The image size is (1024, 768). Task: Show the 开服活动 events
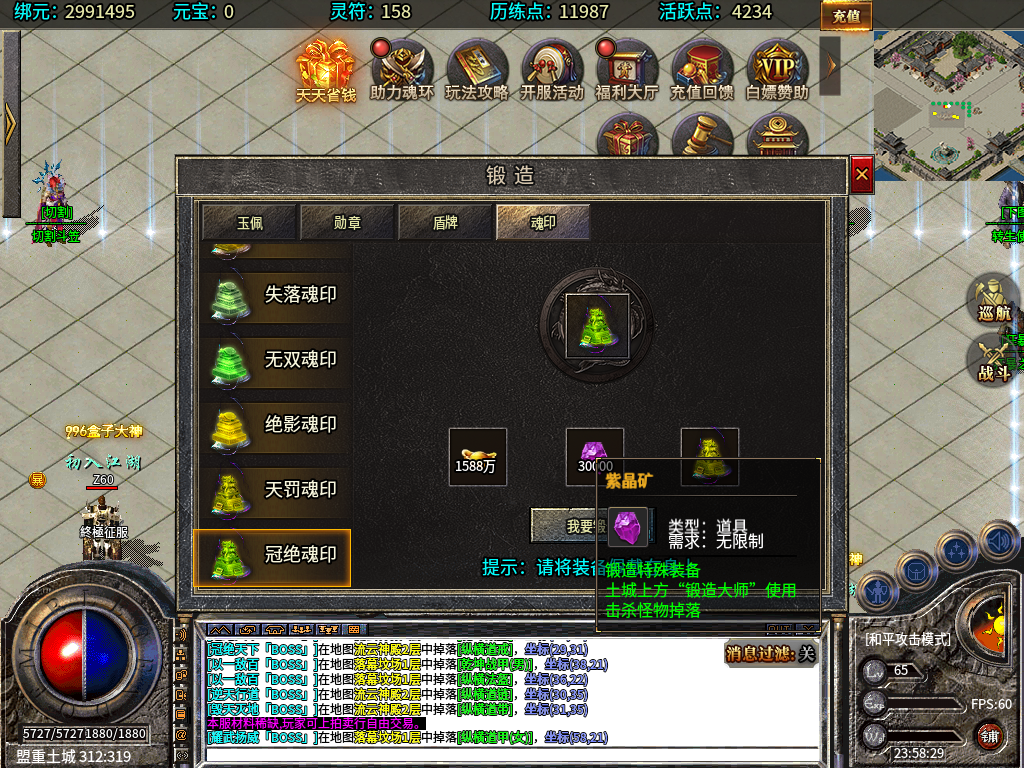(552, 70)
